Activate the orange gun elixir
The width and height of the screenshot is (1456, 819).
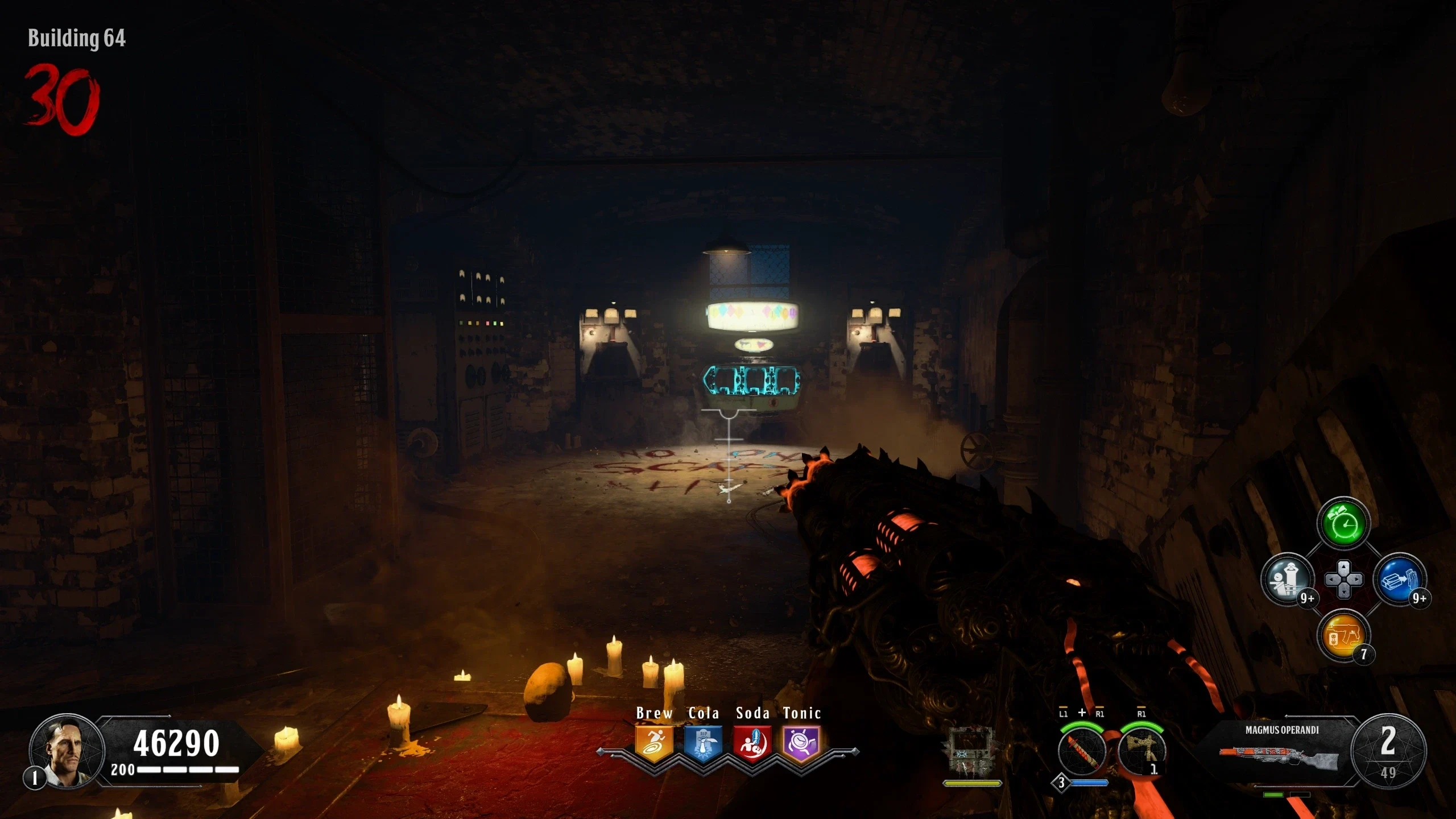tap(1343, 635)
